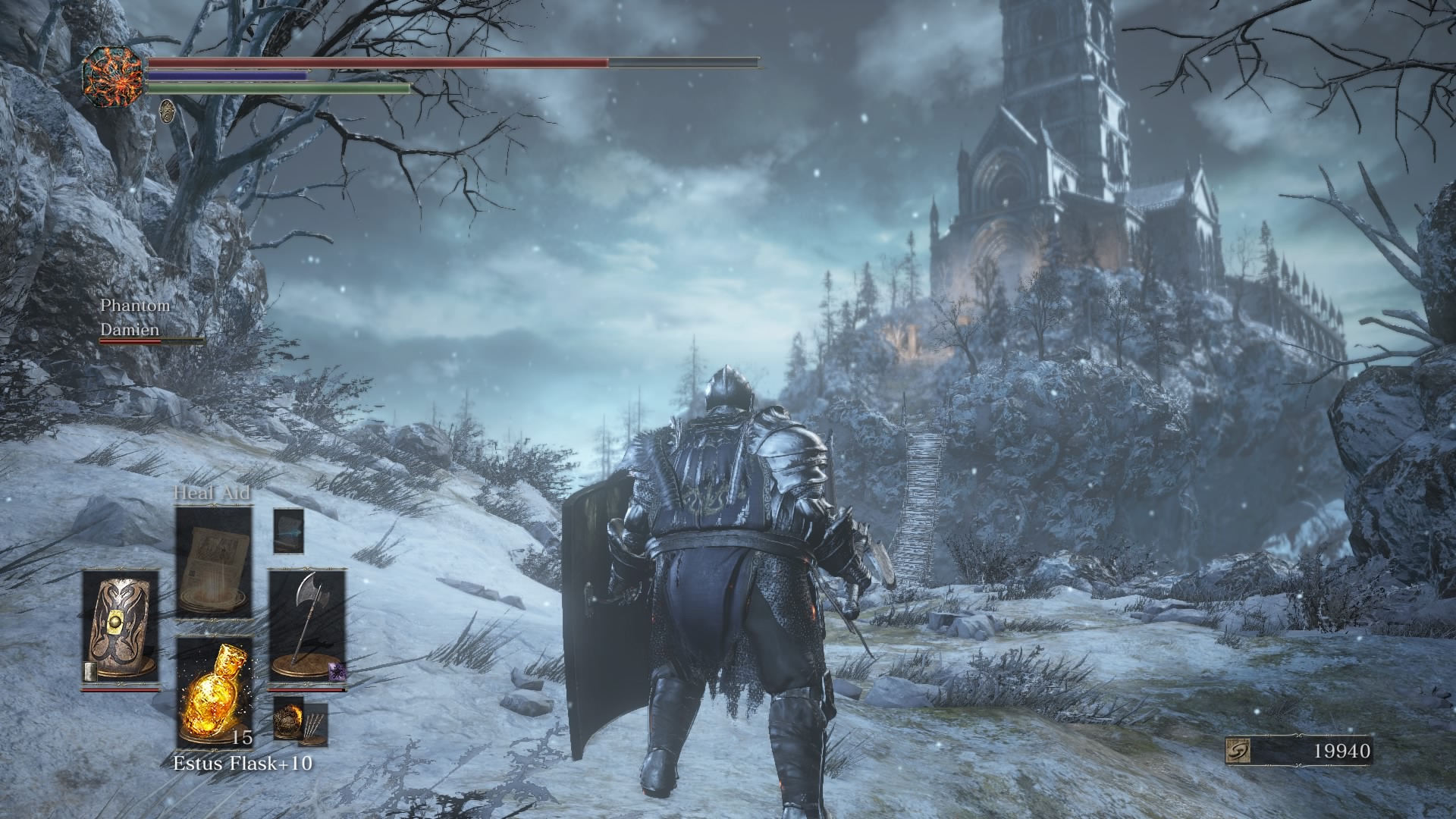Image resolution: width=1456 pixels, height=819 pixels.
Task: Select the purple weapon skill icon
Action: (x=336, y=670)
